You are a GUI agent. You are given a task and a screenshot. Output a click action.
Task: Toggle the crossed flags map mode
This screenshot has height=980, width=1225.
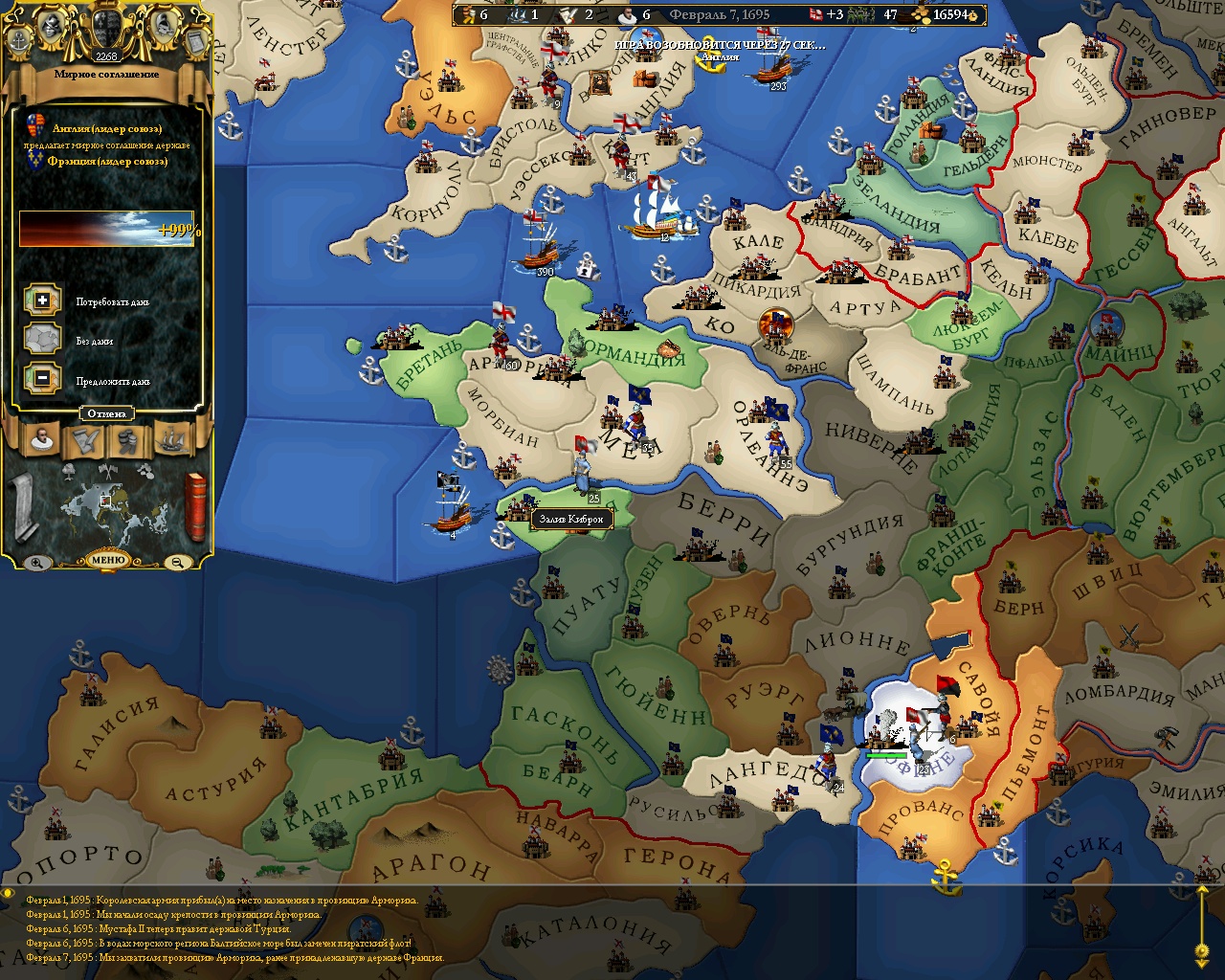pyautogui.click(x=106, y=471)
